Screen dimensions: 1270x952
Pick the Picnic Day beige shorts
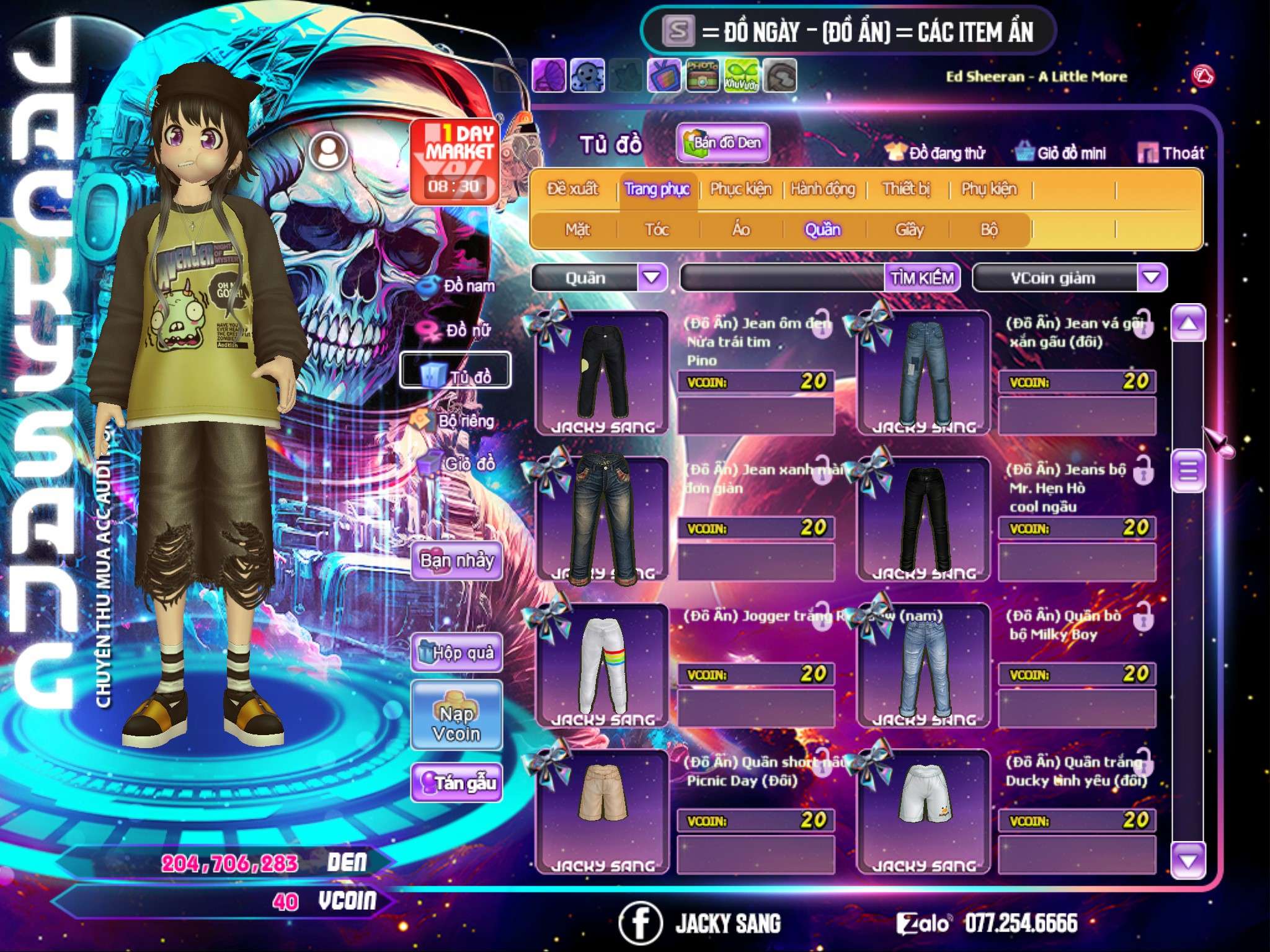(602, 806)
